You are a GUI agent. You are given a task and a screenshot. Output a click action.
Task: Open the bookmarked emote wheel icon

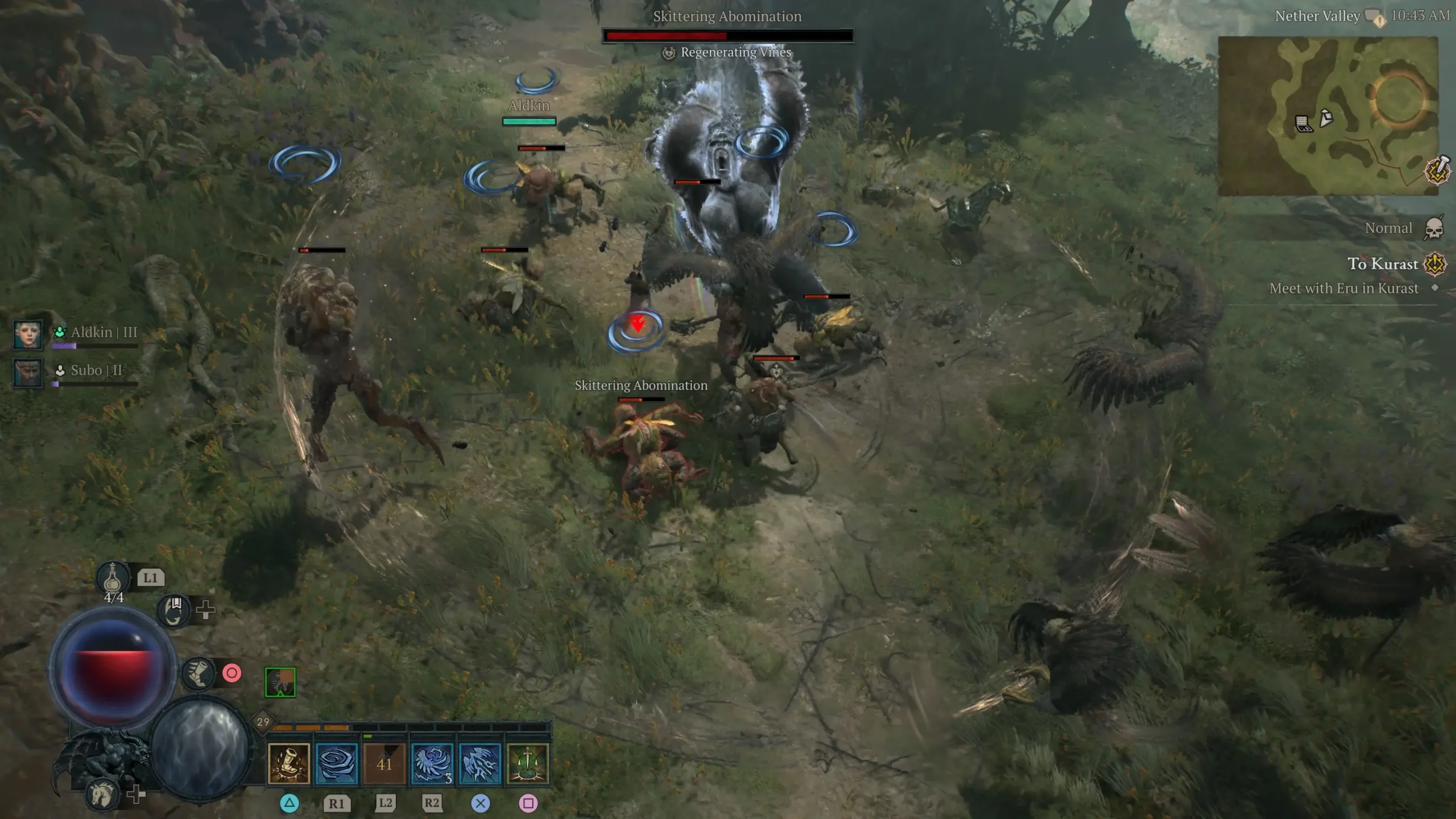click(175, 611)
